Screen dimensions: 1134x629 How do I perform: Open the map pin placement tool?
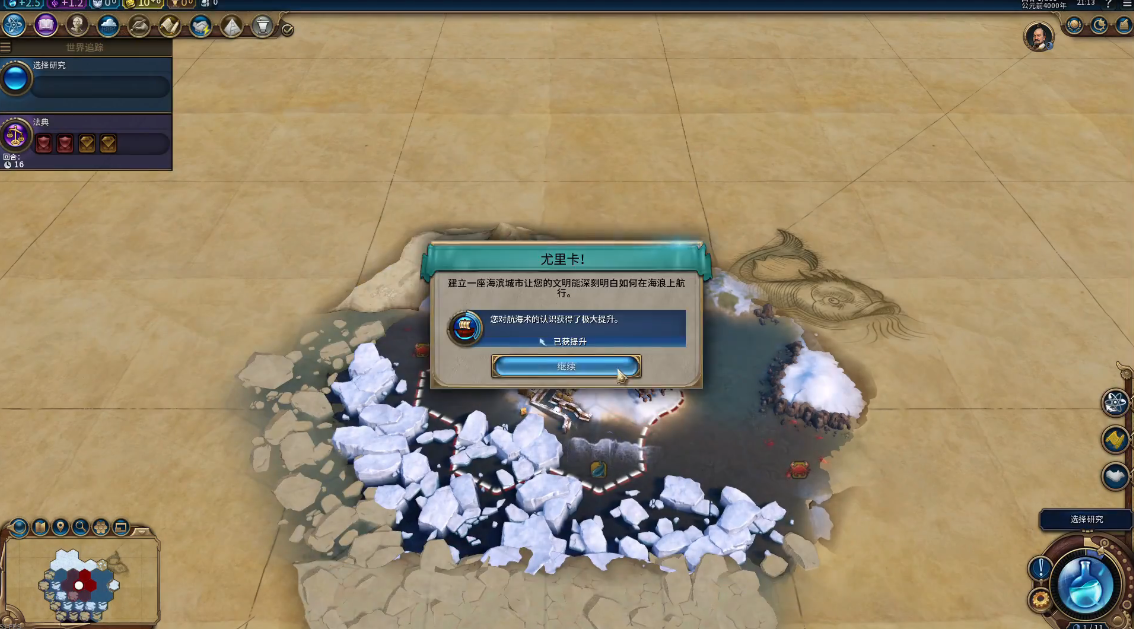[x=60, y=526]
